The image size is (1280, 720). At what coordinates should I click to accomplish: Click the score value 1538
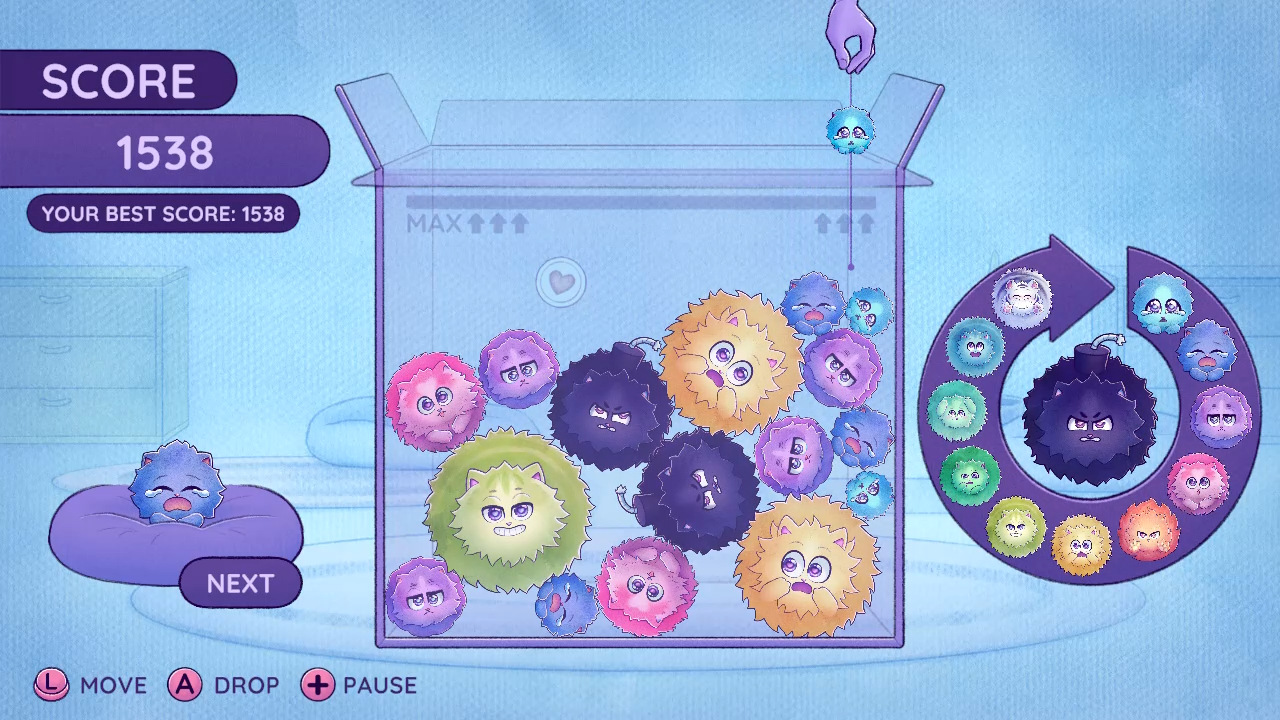[x=165, y=150]
